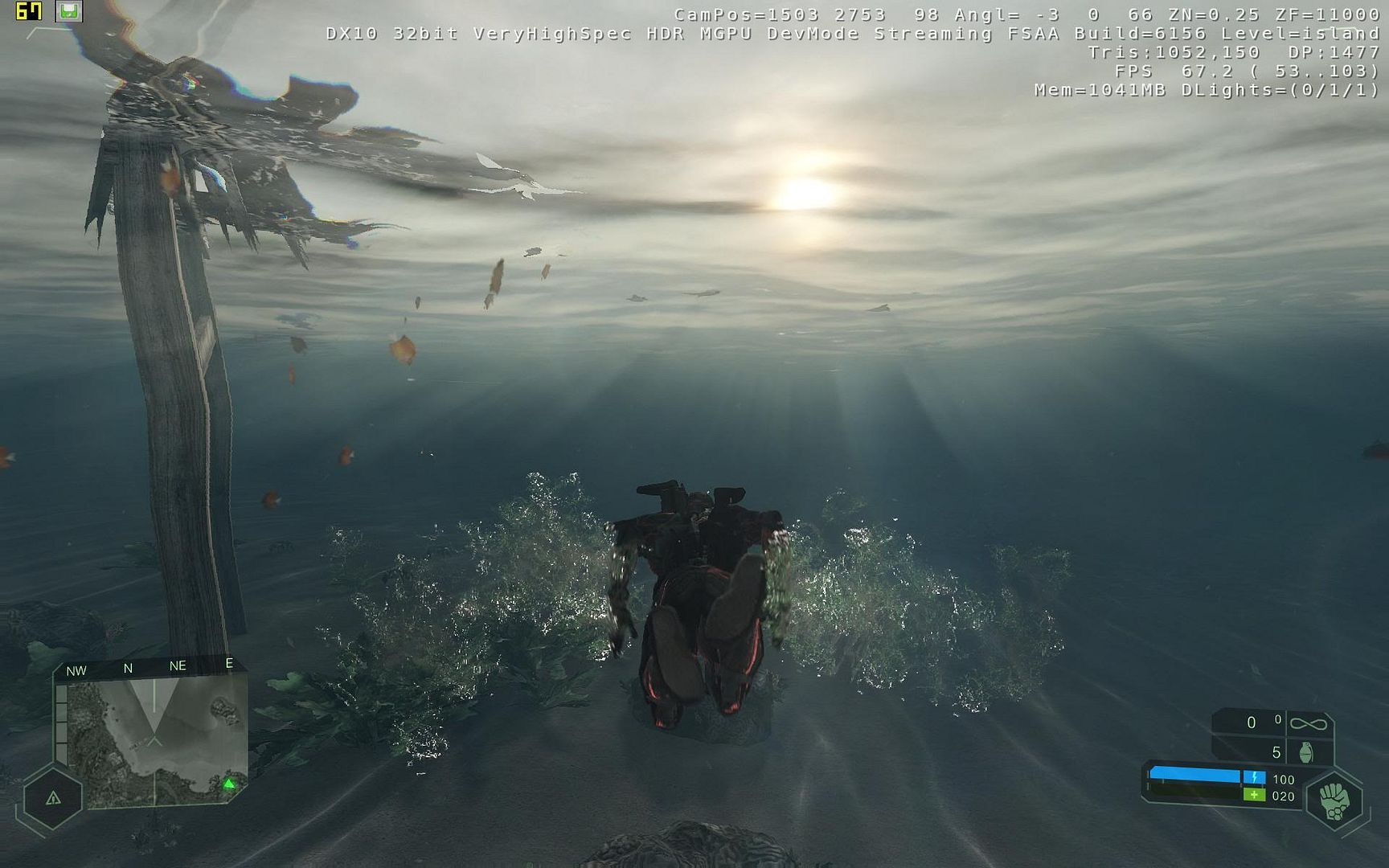
Task: Click the green floppy disk save icon
Action: (x=69, y=11)
